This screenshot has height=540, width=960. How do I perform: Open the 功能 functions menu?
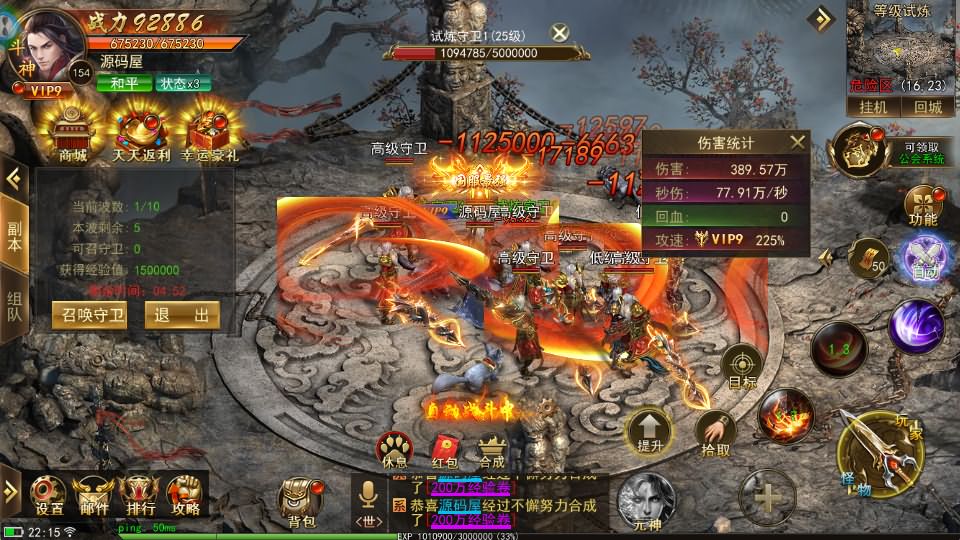click(x=922, y=204)
